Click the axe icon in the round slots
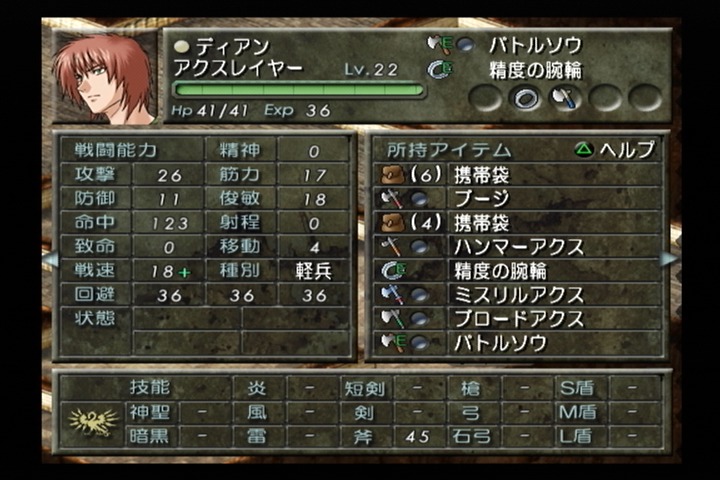This screenshot has height=480, width=720. [x=565, y=98]
